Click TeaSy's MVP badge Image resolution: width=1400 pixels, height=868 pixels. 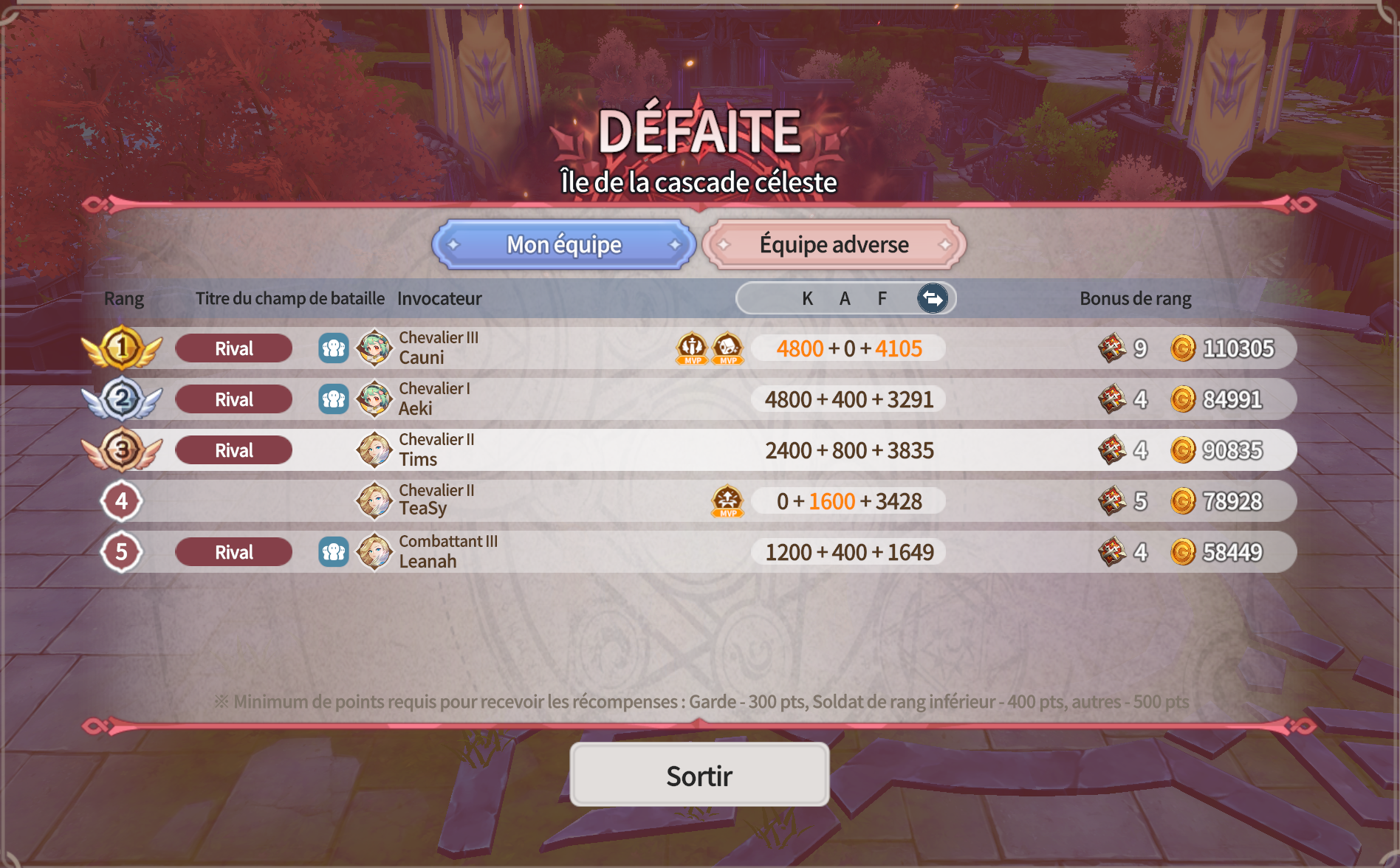coord(727,501)
